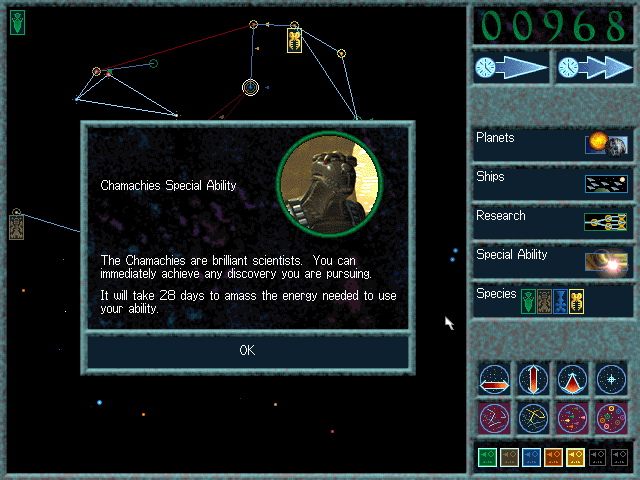Click the vertical rotate arrow control
Viewport: 640px width, 480px height.
click(533, 379)
